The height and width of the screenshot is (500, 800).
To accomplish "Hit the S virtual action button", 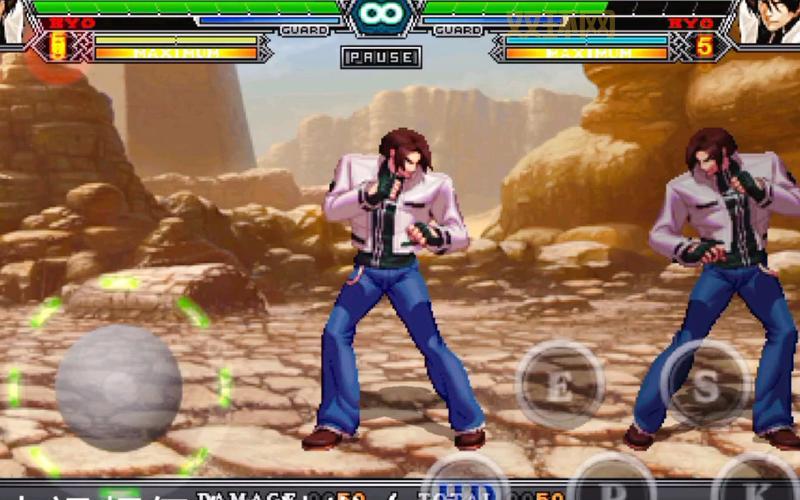I will (706, 385).
